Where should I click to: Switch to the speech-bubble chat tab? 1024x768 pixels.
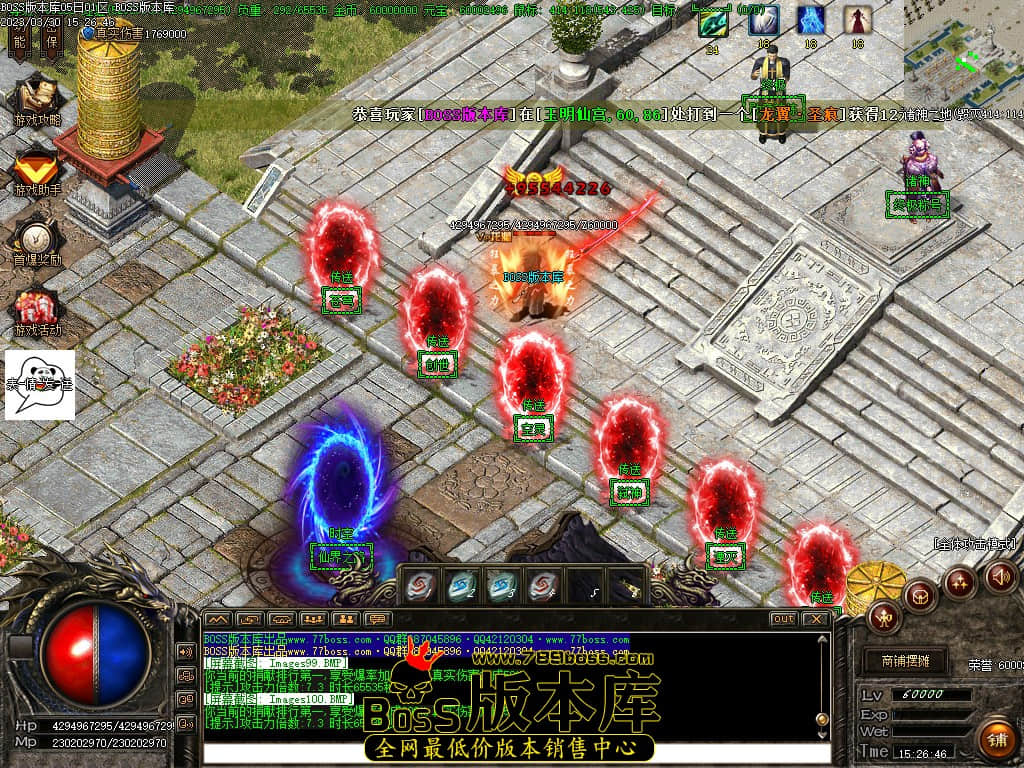pos(377,619)
